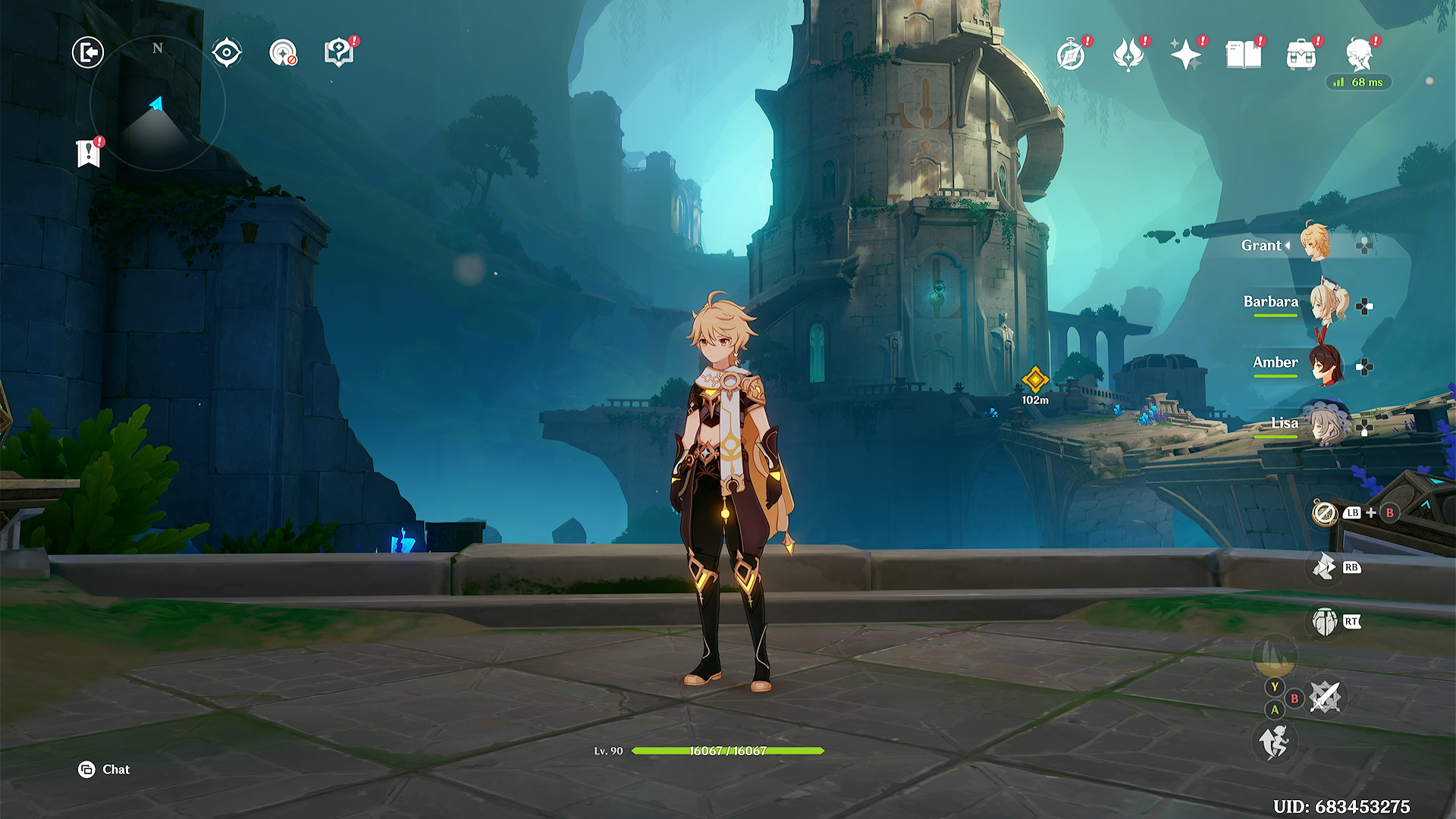Open the Paimon menu icon

[x=1359, y=55]
